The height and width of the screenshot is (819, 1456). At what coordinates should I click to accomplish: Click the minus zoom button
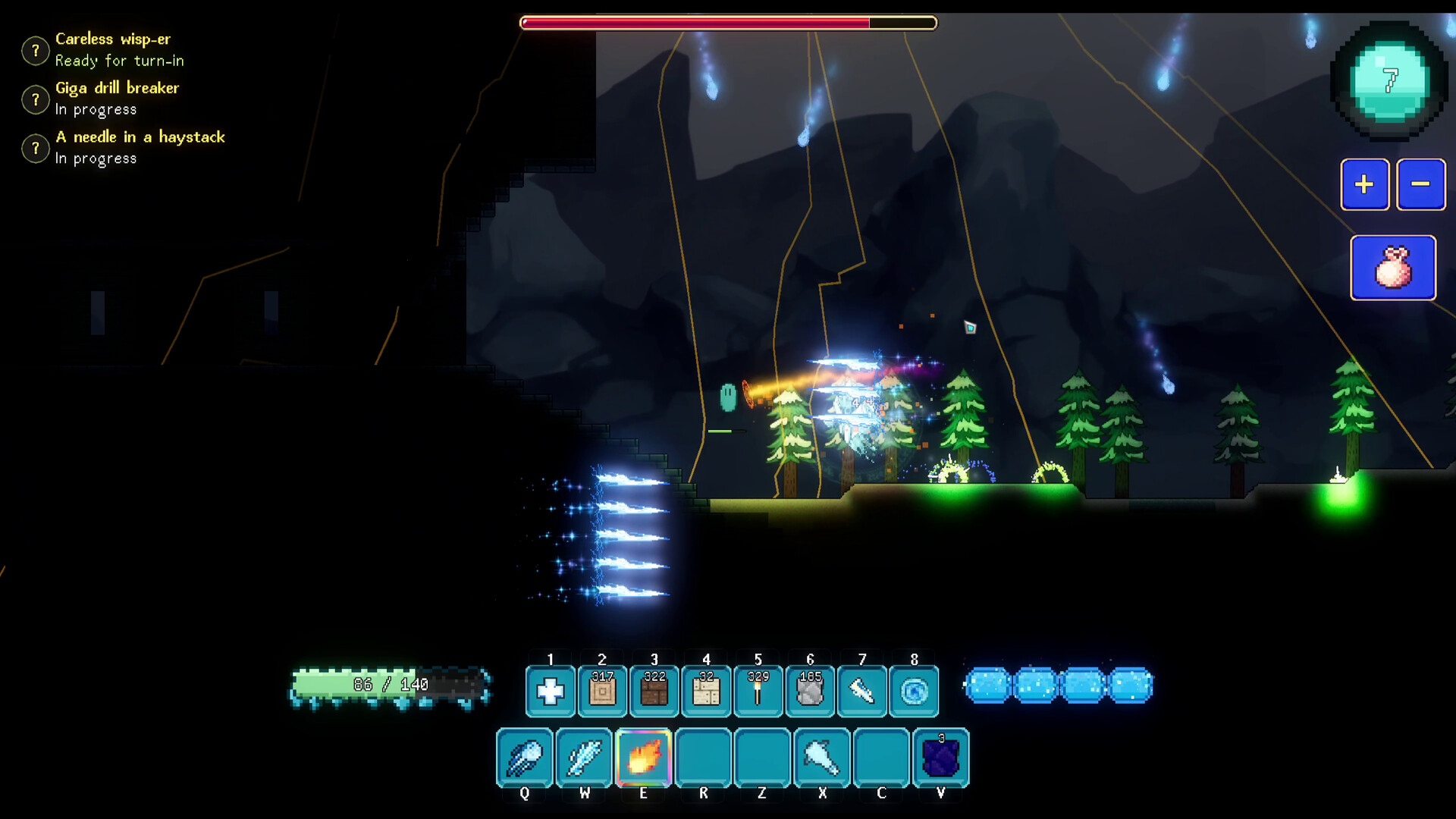[x=1420, y=184]
